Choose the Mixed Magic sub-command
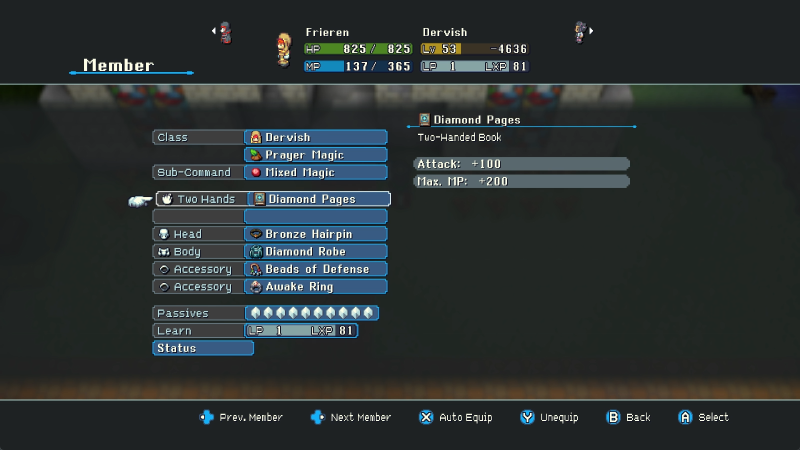 (x=315, y=172)
